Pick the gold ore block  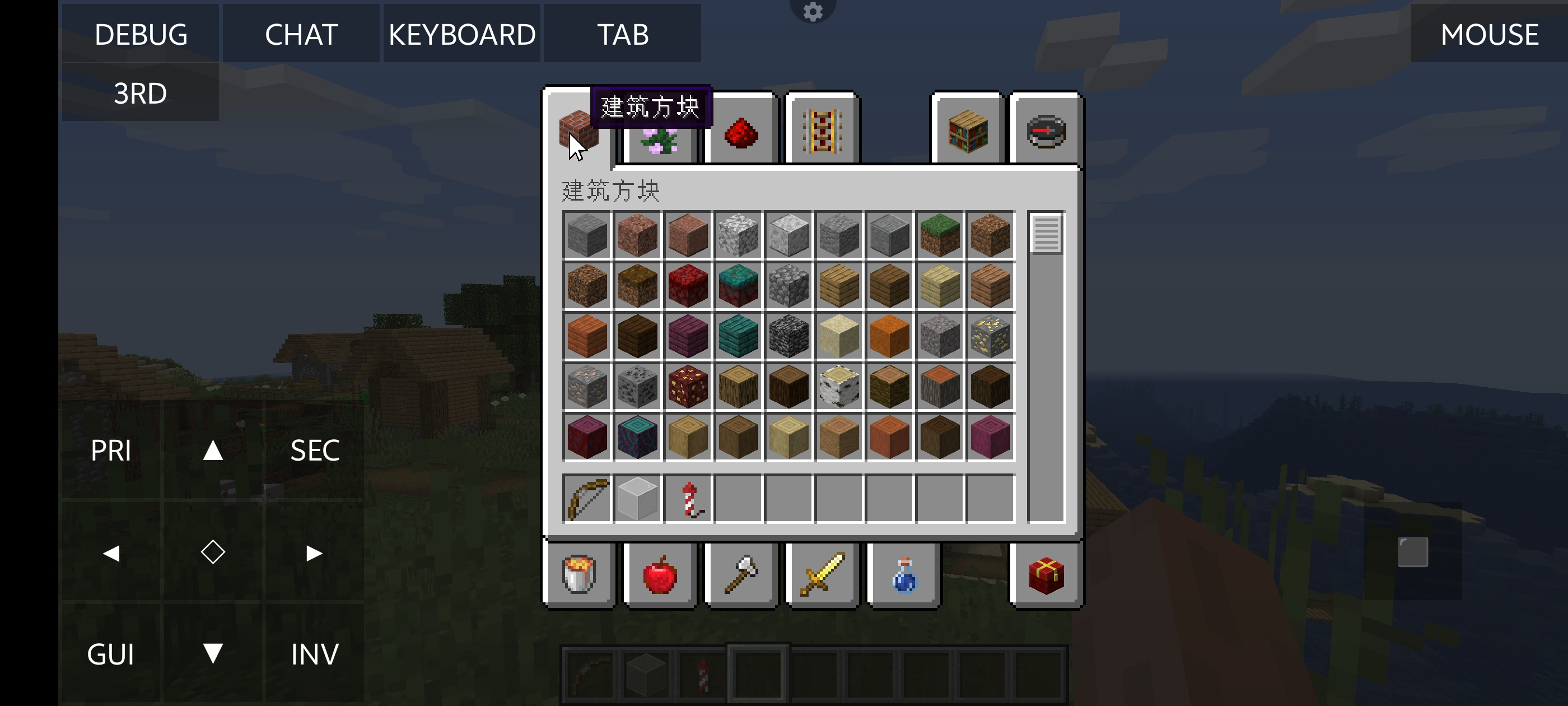(x=990, y=336)
